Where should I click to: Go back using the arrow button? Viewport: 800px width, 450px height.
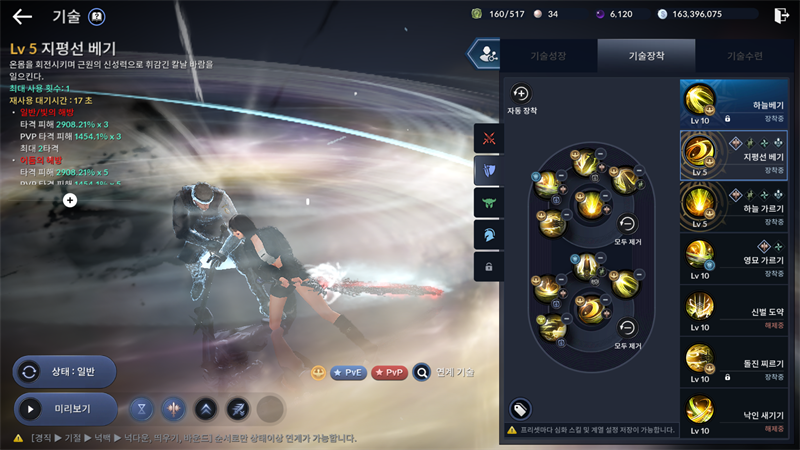click(x=22, y=16)
